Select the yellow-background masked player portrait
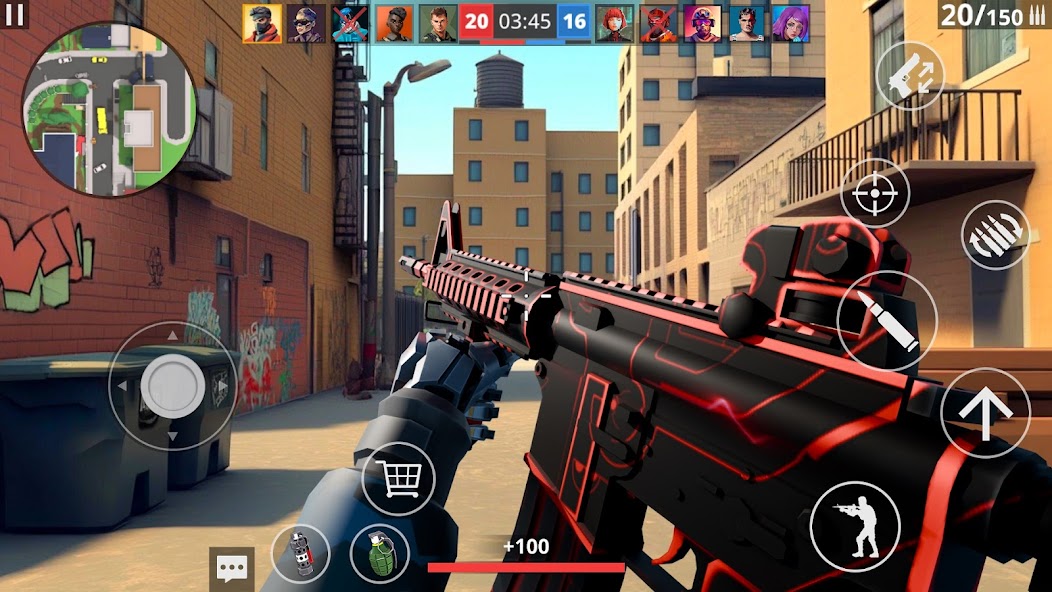Screen dimensions: 1052x592 (261, 23)
